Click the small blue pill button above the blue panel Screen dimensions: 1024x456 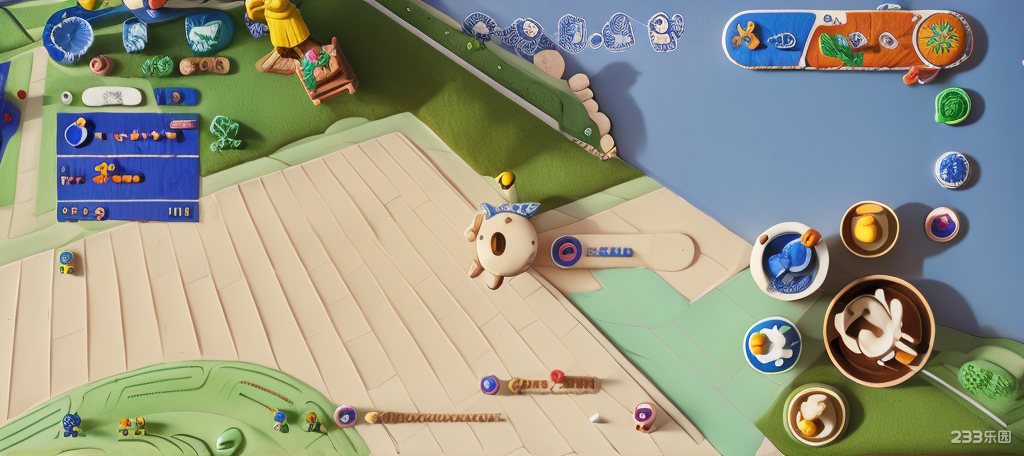(x=175, y=96)
